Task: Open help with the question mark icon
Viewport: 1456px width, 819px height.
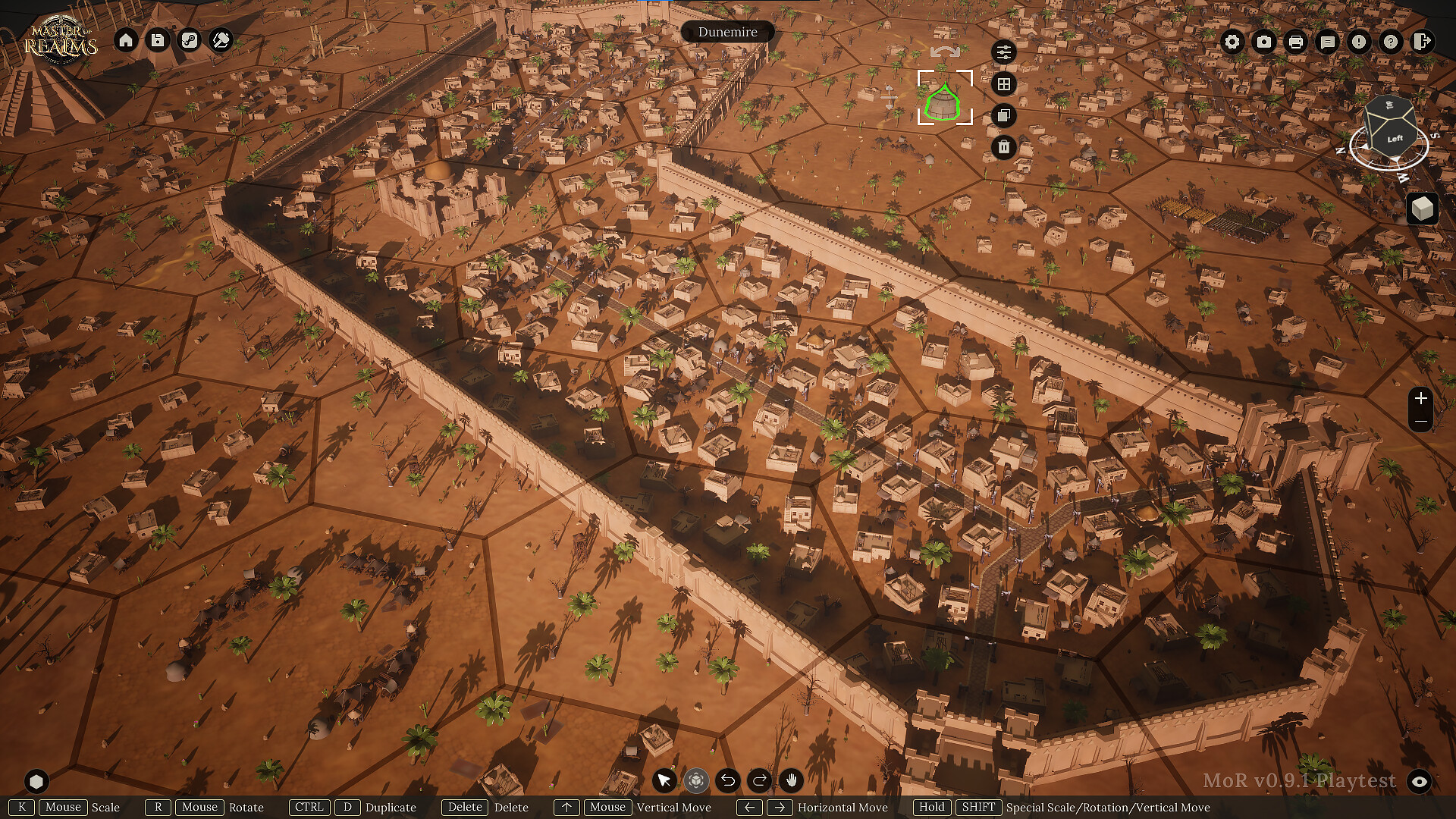Action: click(x=1391, y=42)
